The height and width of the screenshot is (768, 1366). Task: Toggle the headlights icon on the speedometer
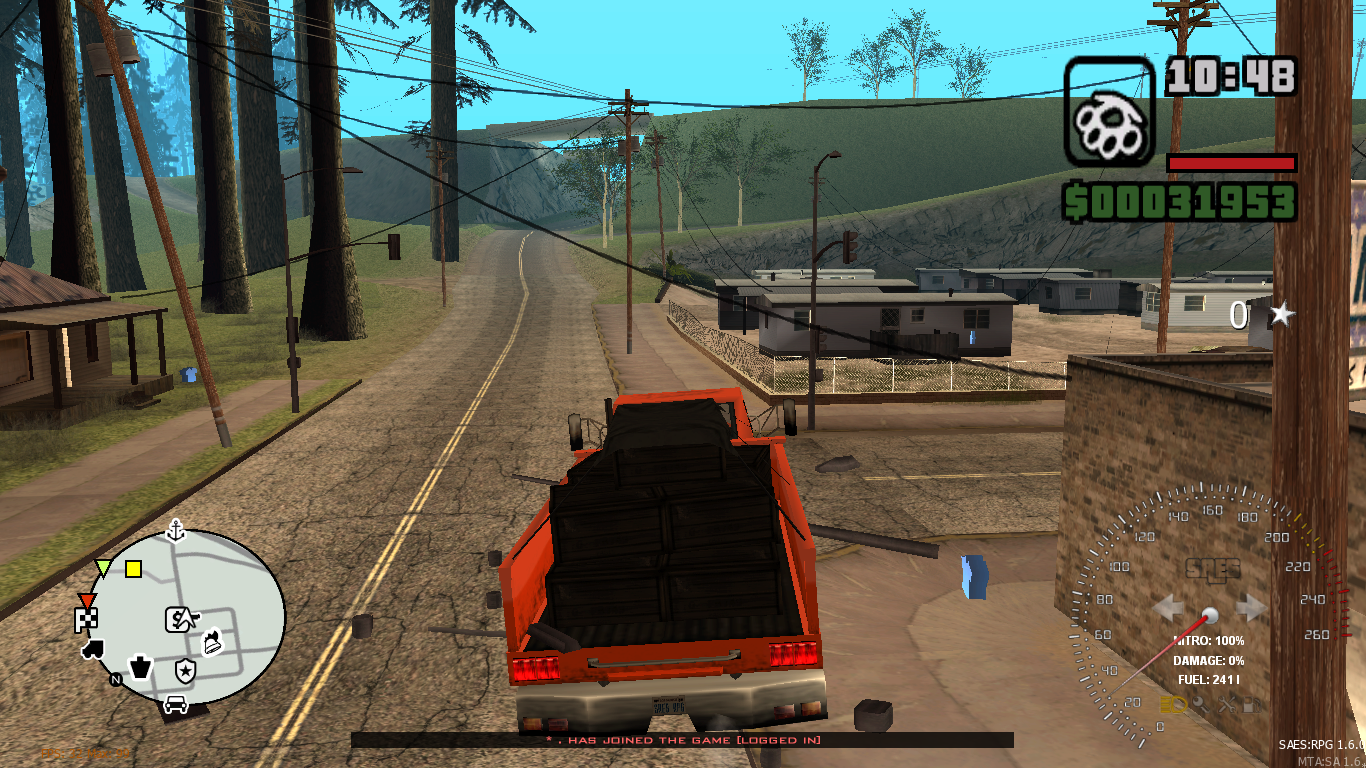pyautogui.click(x=1174, y=704)
